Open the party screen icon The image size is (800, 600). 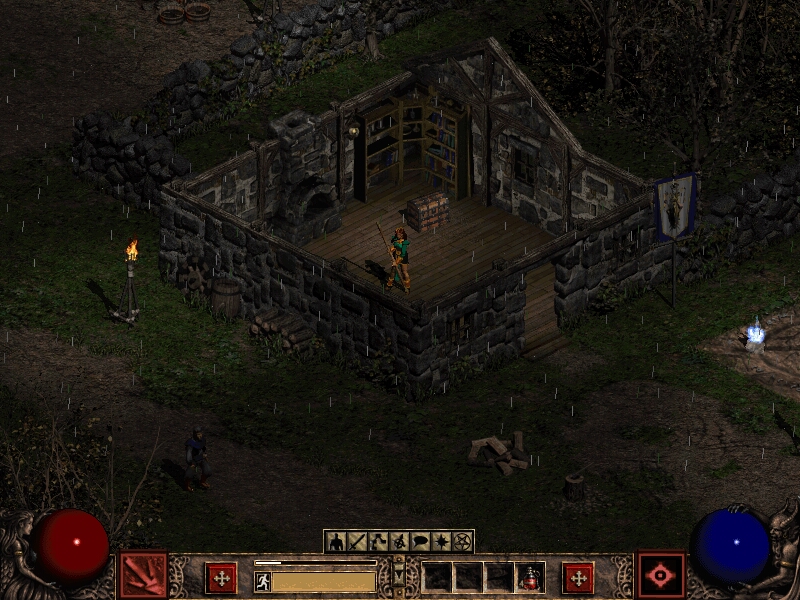(399, 541)
